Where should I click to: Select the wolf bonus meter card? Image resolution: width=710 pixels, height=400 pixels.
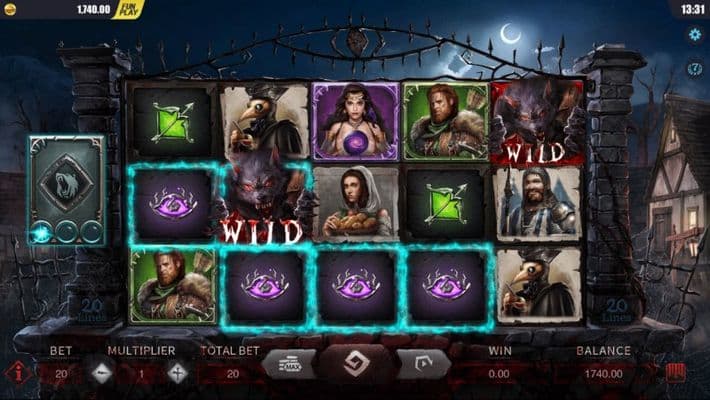point(67,189)
